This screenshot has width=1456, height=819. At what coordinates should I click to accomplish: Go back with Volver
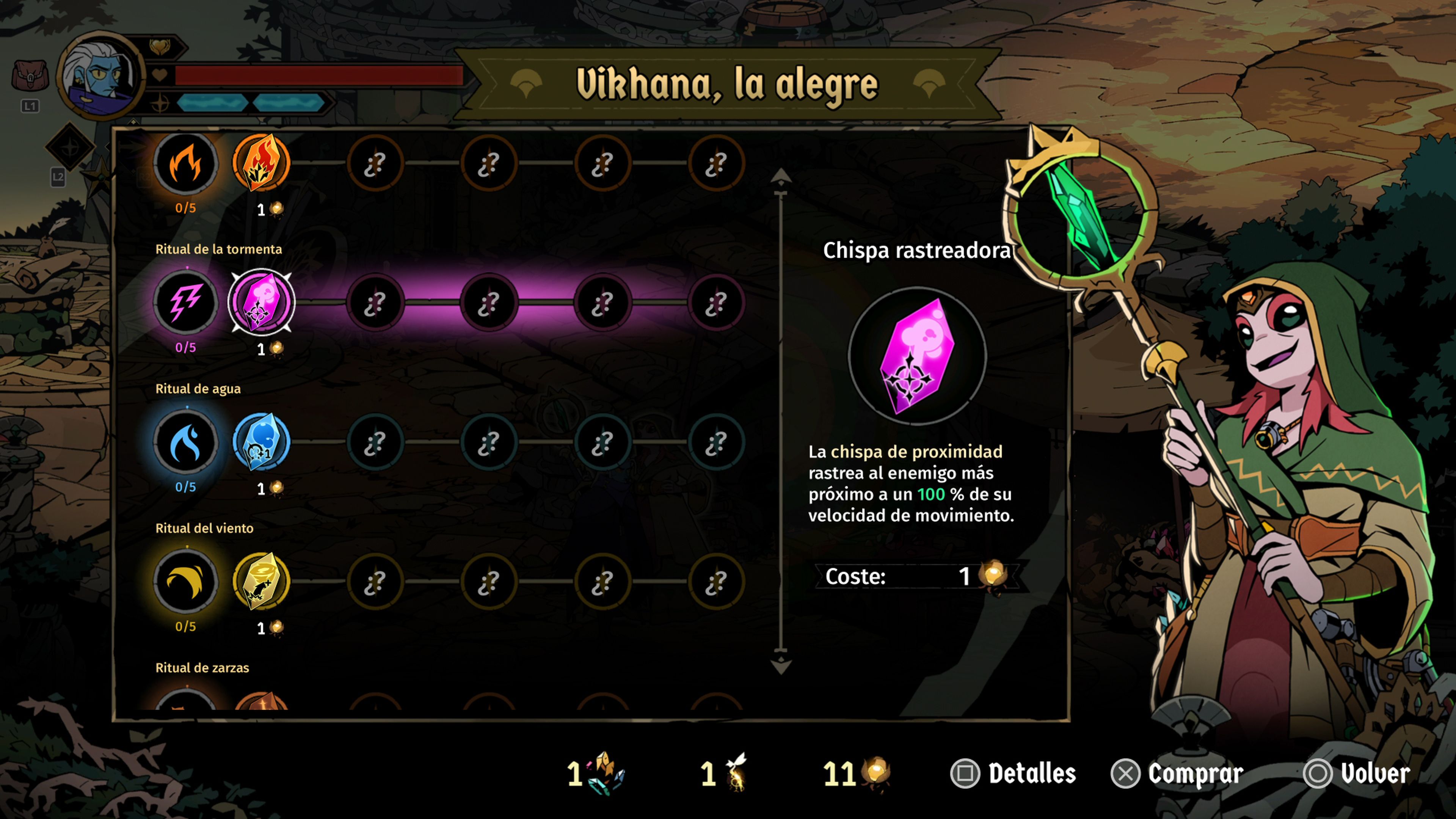coord(1357,773)
